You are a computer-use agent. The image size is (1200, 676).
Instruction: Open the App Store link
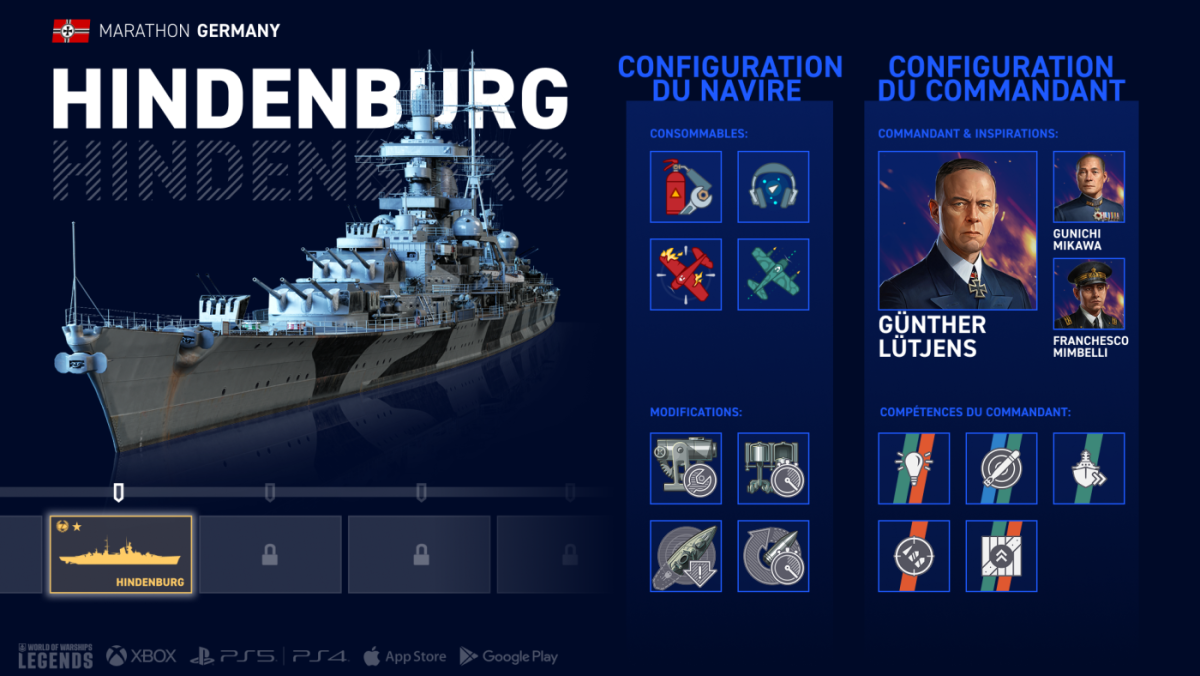click(403, 657)
